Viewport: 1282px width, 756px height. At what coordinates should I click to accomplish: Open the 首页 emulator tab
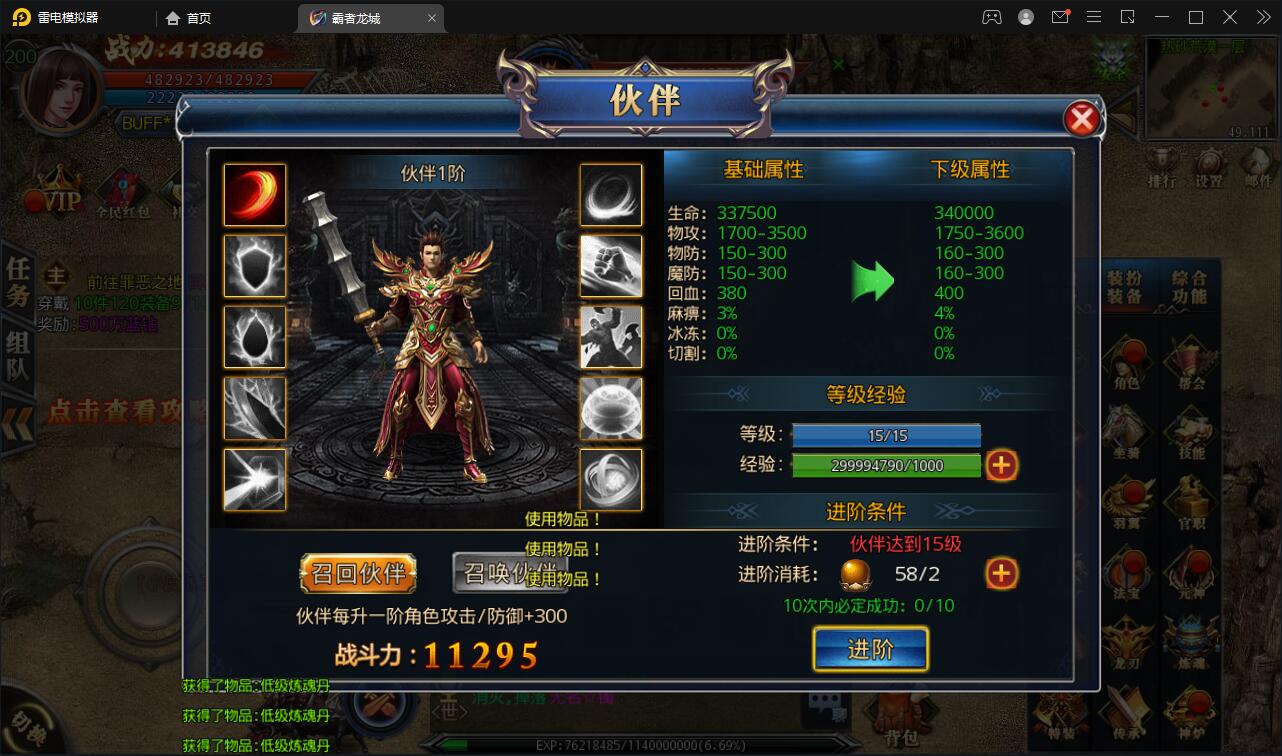click(186, 17)
